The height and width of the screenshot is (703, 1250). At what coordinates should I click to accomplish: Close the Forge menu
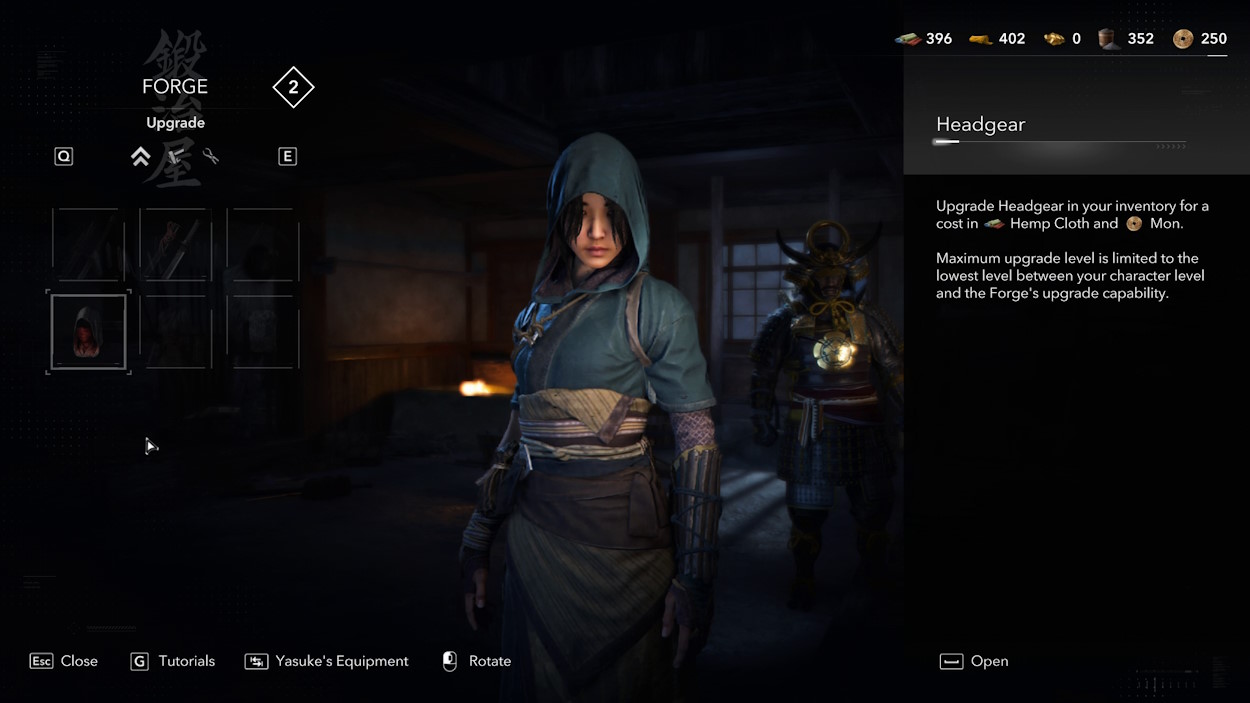tap(64, 661)
